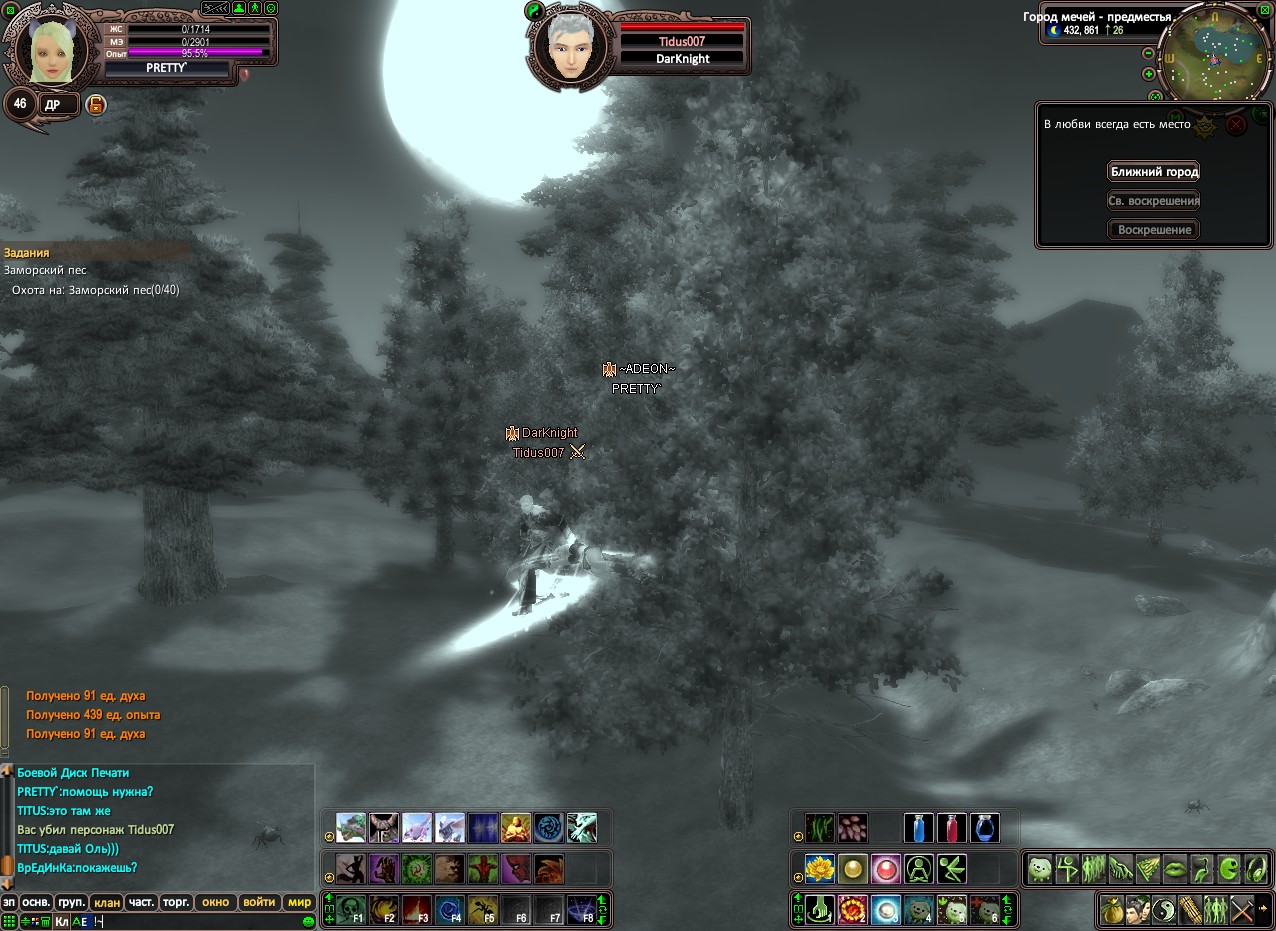The width and height of the screenshot is (1276, 931).
Task: Open the yin-yang skills menu icon
Action: 1164,910
